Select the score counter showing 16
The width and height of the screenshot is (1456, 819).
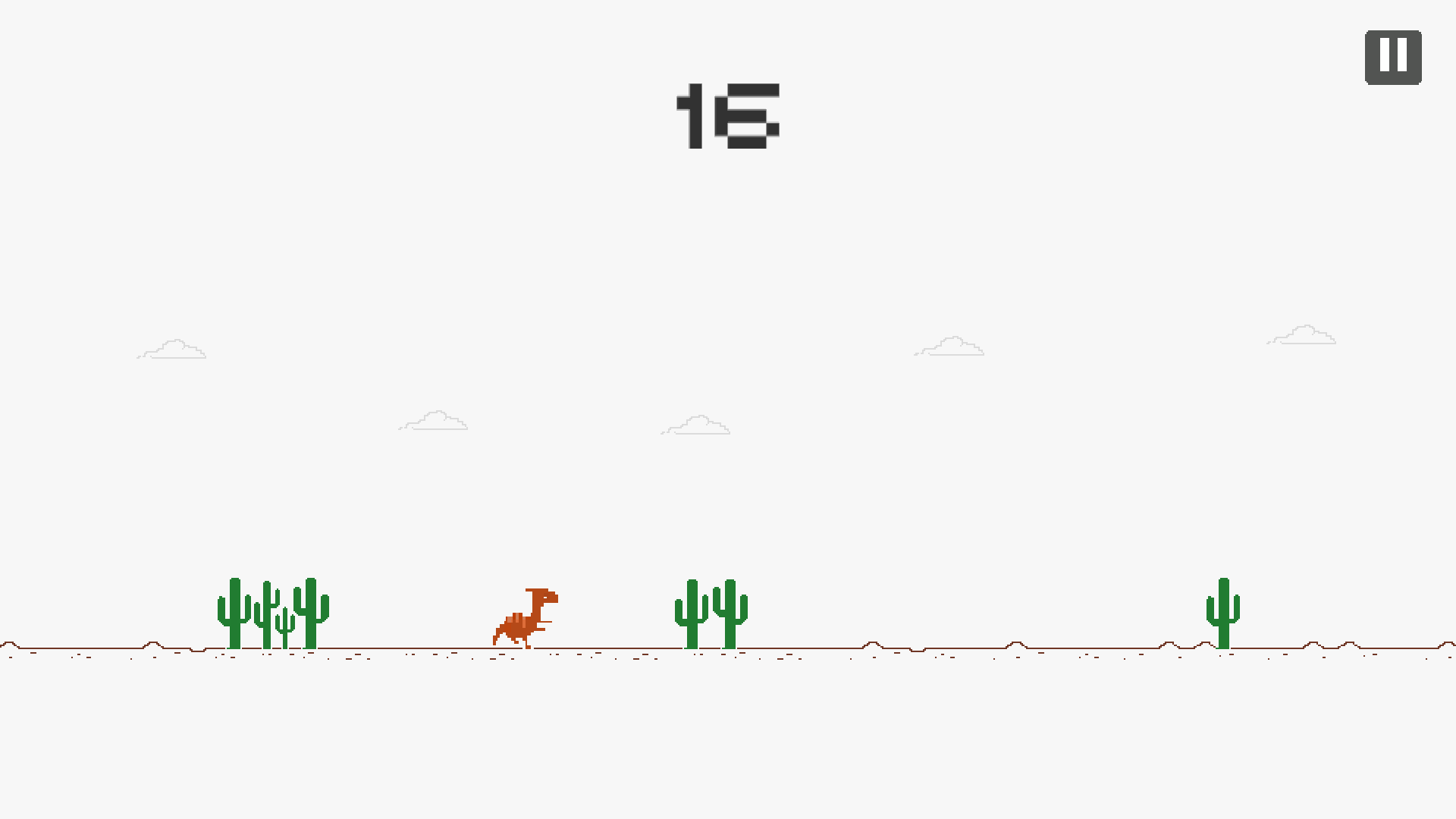(728, 114)
